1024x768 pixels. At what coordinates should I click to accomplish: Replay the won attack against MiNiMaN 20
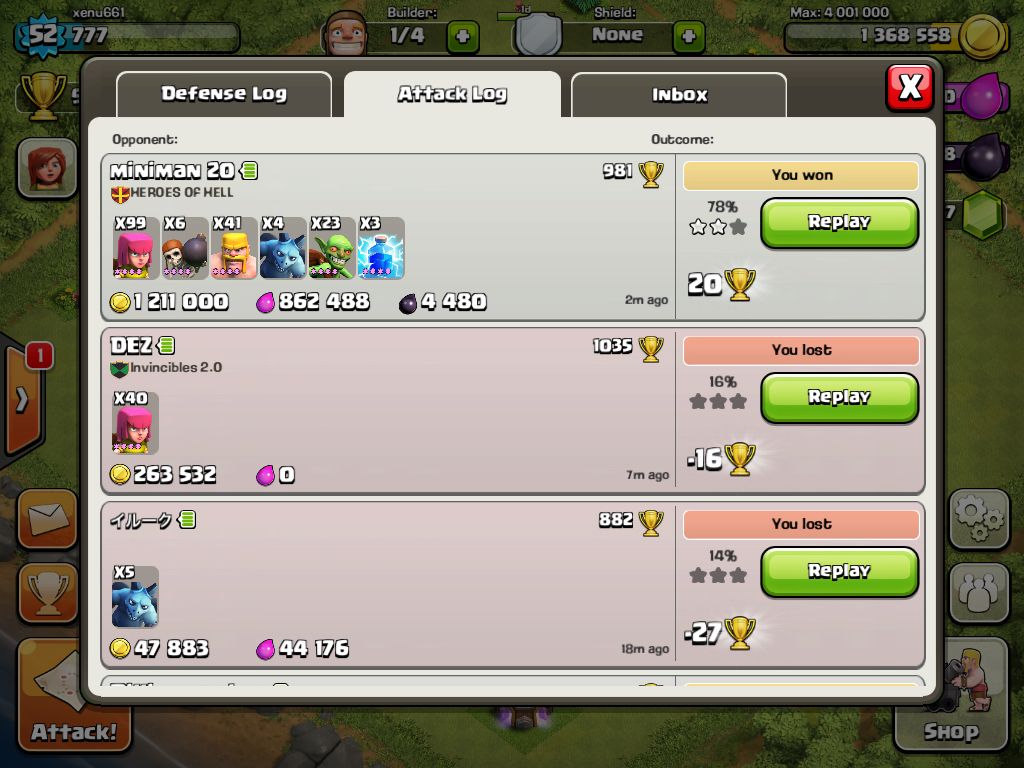[x=839, y=222]
